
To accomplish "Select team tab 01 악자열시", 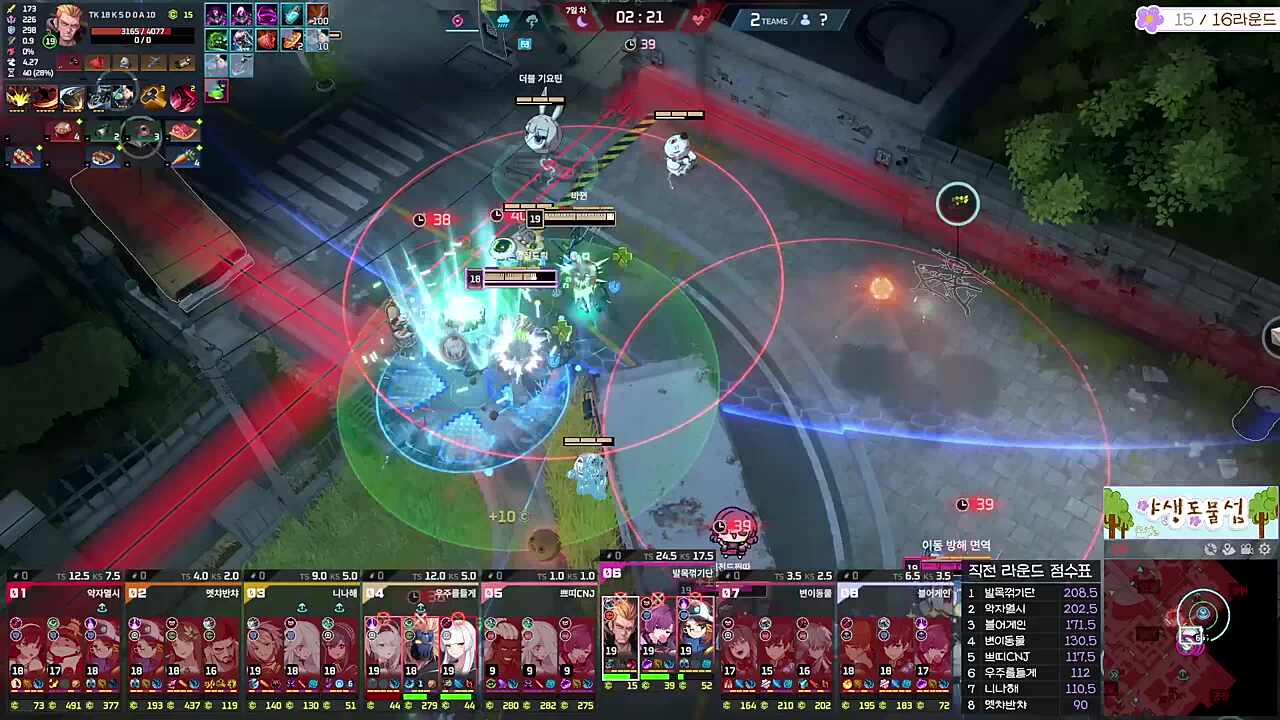I will coord(60,592).
